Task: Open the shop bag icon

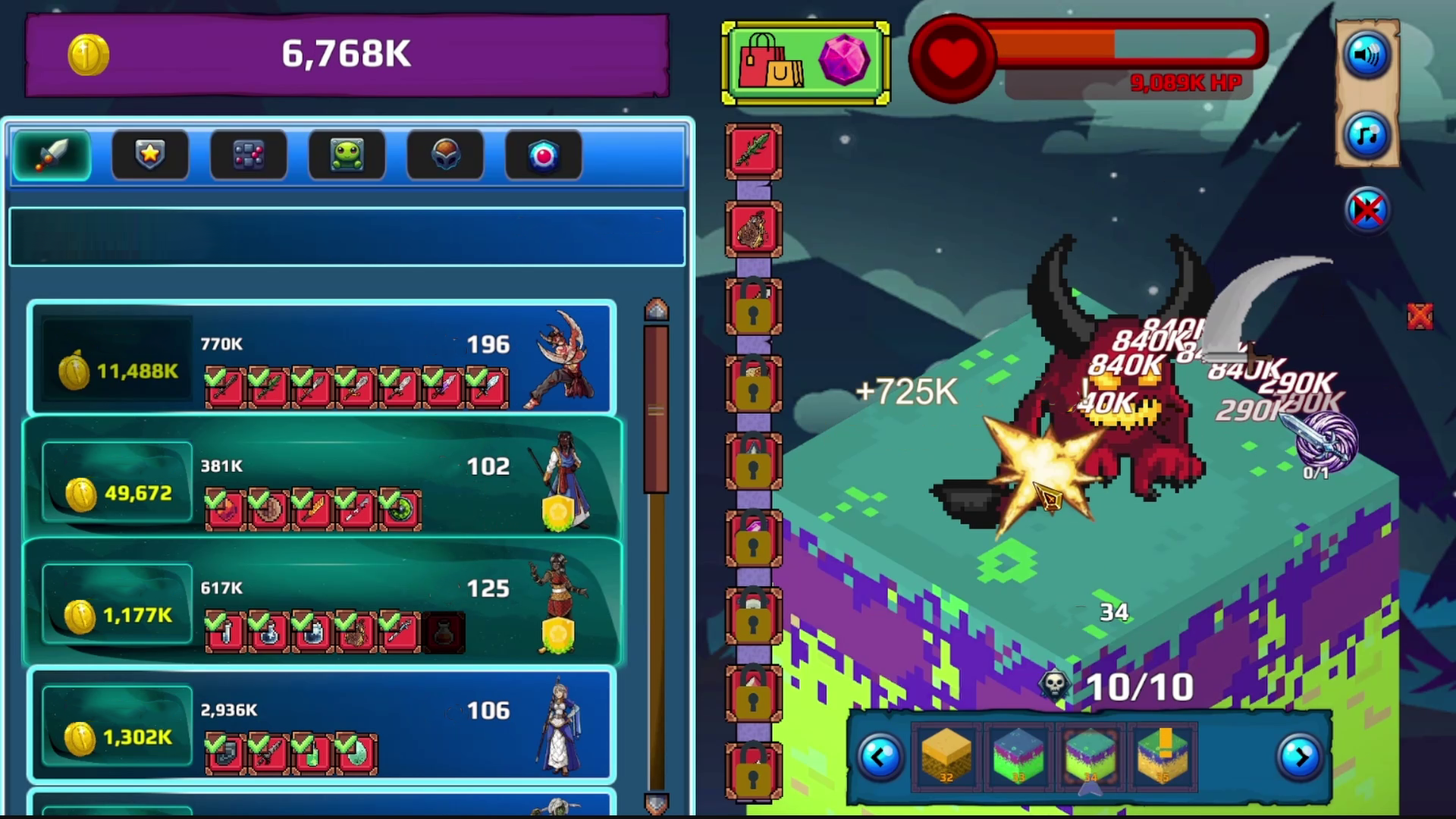Action: point(770,61)
